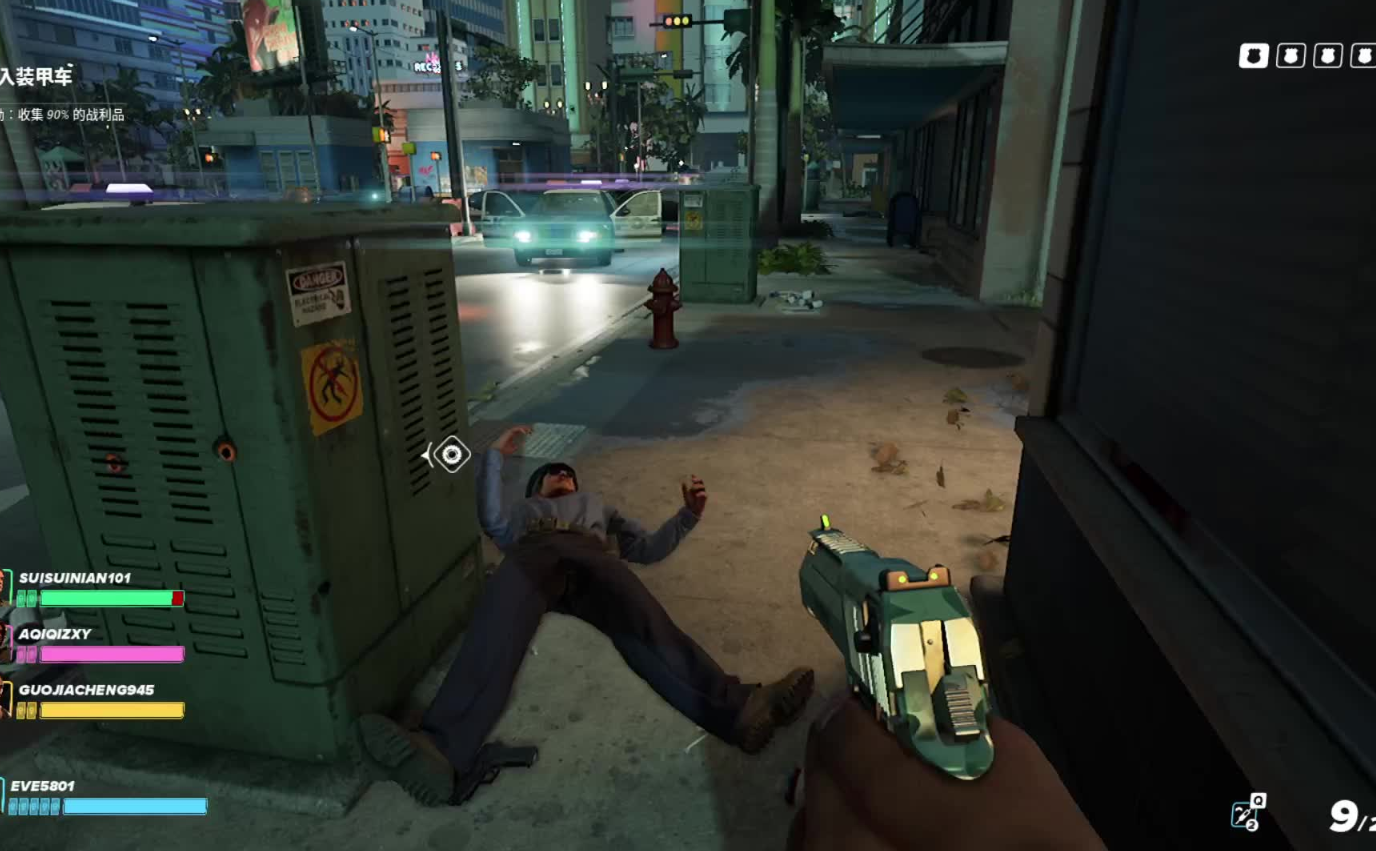Screen dimensions: 1376x851
Task: Click the interaction marker over the downed guard
Action: 451,456
